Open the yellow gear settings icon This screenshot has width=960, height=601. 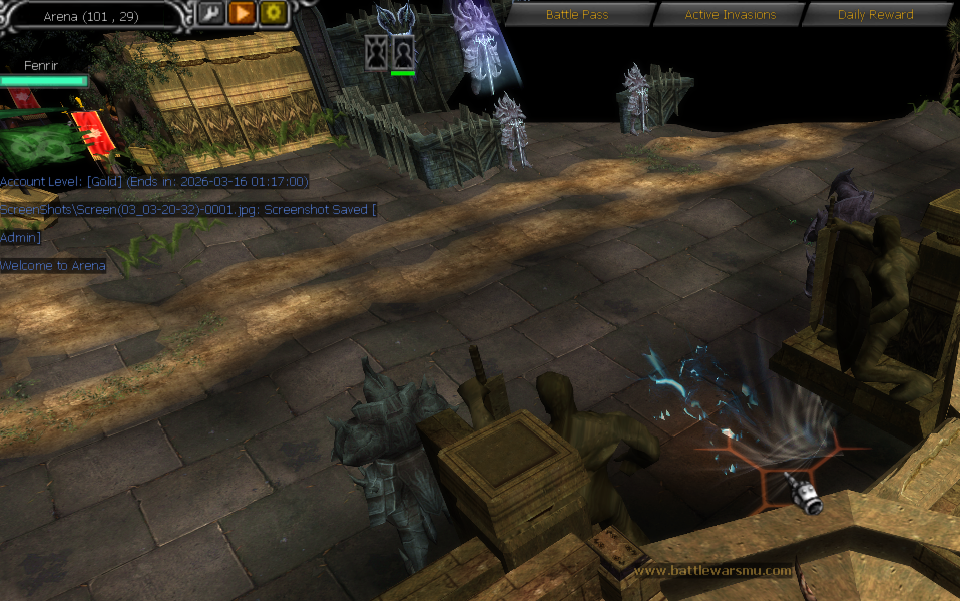274,13
